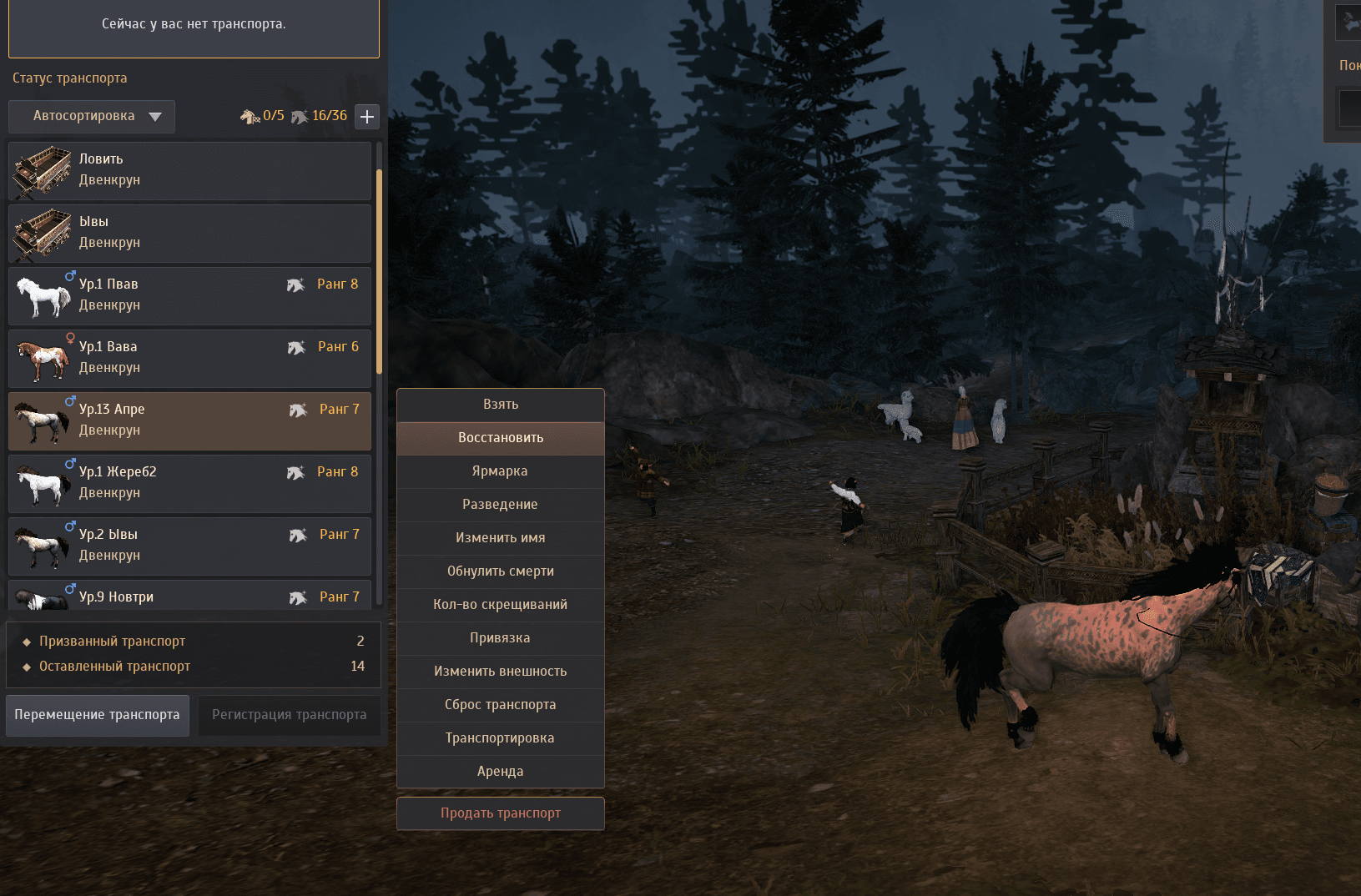The image size is (1361, 896).
Task: Choose Изменить имя to rename horse
Action: pos(501,538)
